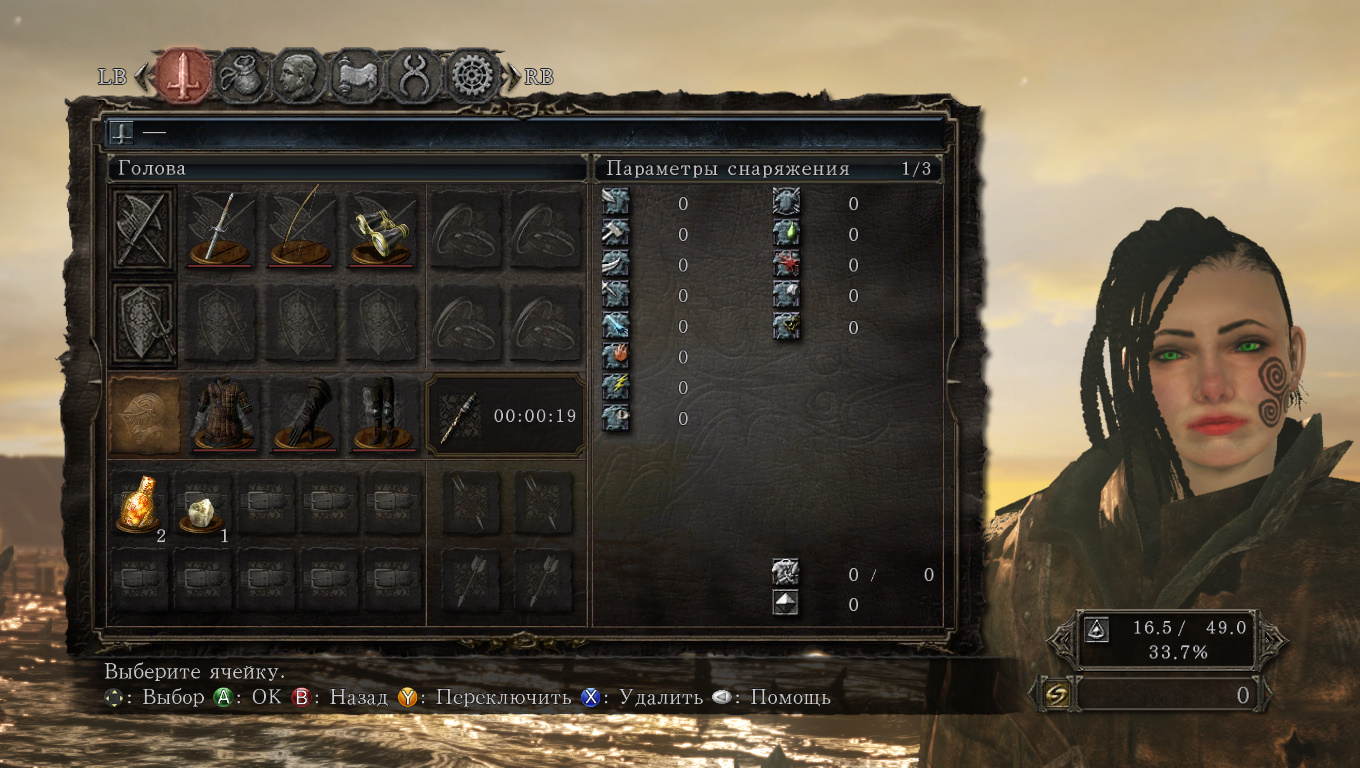
Task: Choose the orange flask item slot
Action: click(x=139, y=503)
